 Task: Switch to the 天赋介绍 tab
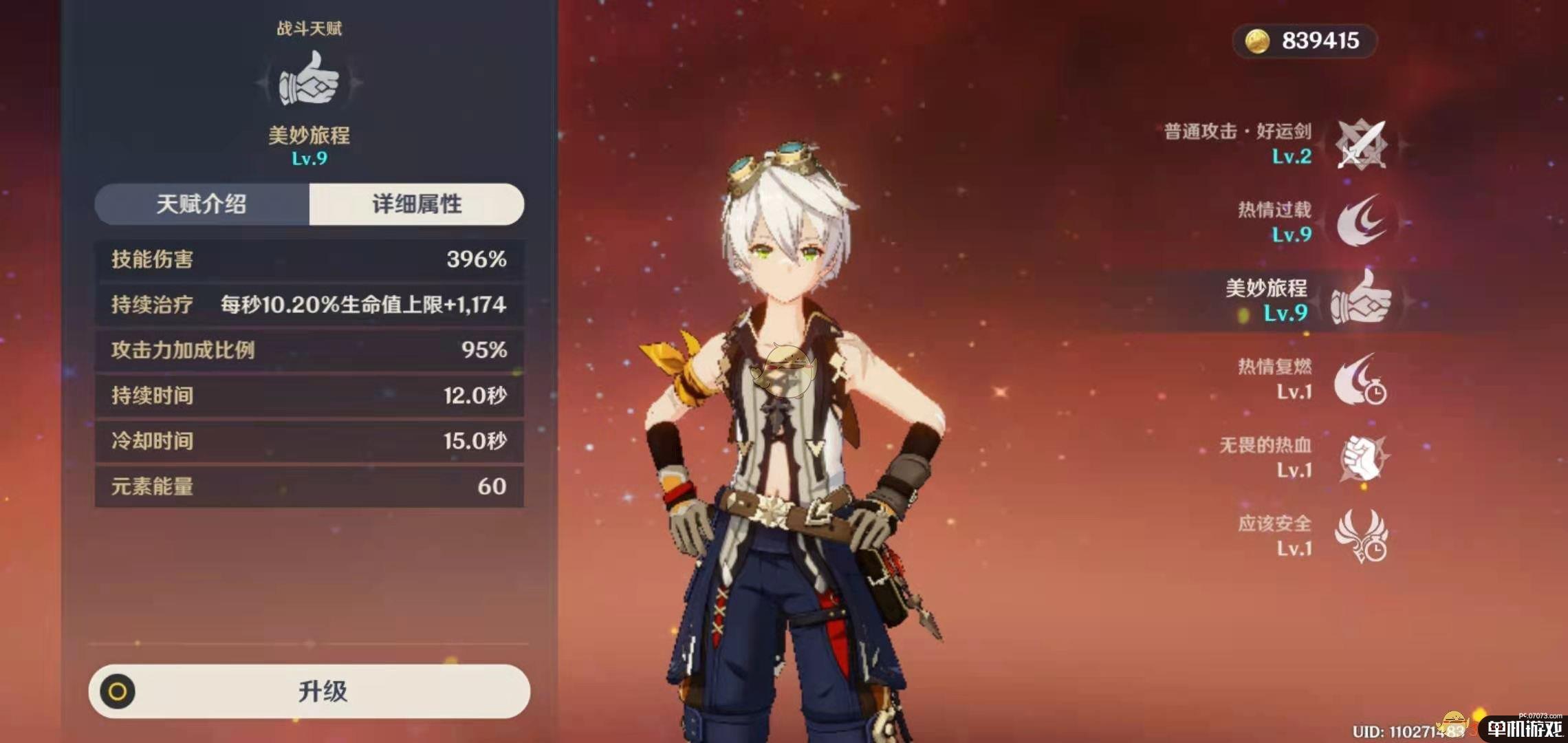point(202,204)
